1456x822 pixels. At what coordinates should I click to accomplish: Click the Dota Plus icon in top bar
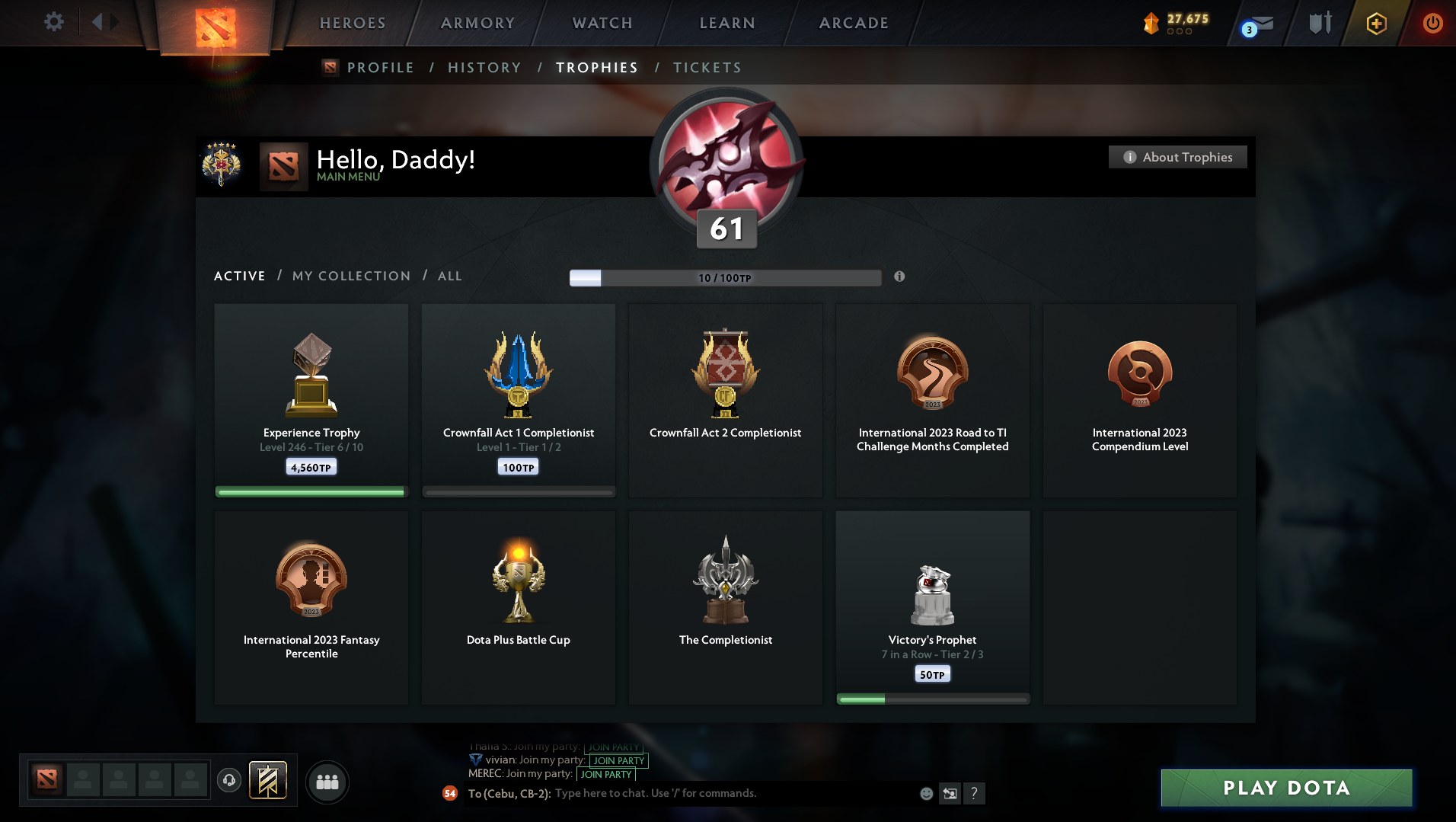point(1375,23)
